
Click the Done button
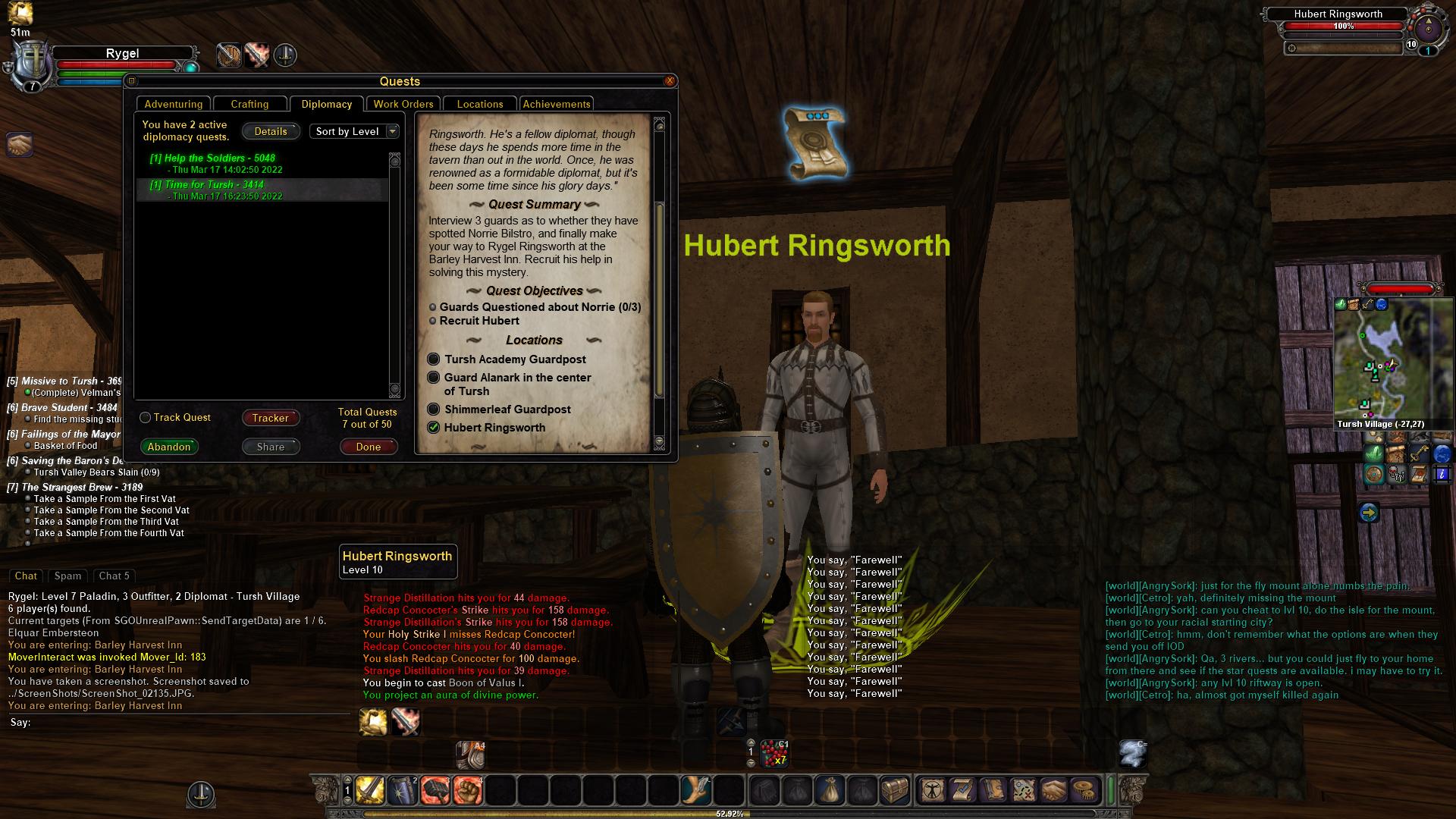pyautogui.click(x=369, y=447)
